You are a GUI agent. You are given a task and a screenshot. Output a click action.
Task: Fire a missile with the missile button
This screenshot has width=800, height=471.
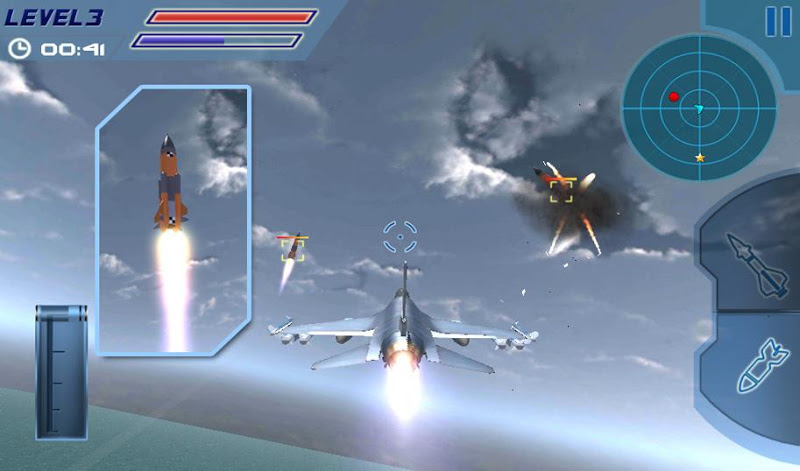(x=752, y=262)
